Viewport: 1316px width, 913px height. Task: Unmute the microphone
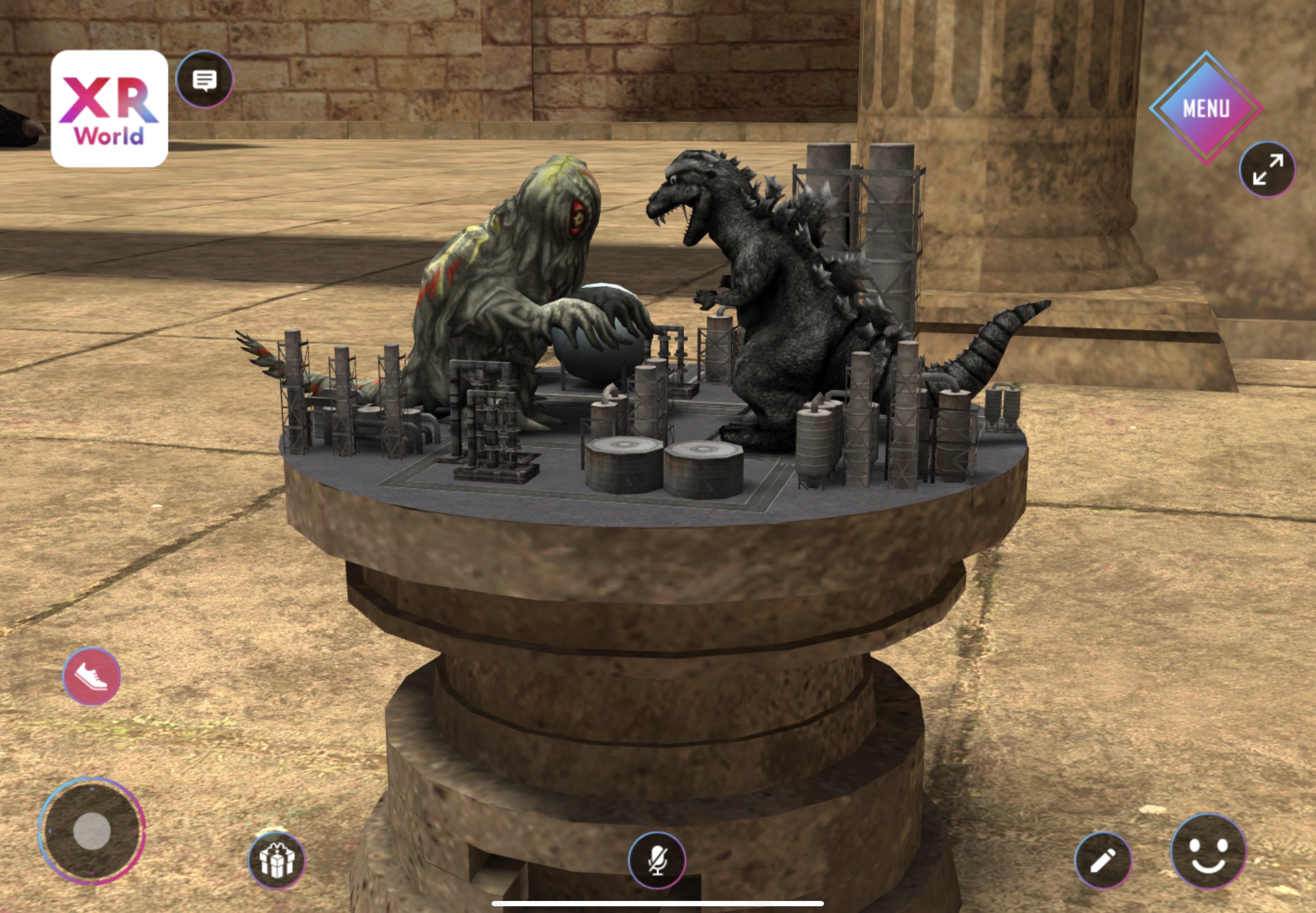pyautogui.click(x=657, y=860)
